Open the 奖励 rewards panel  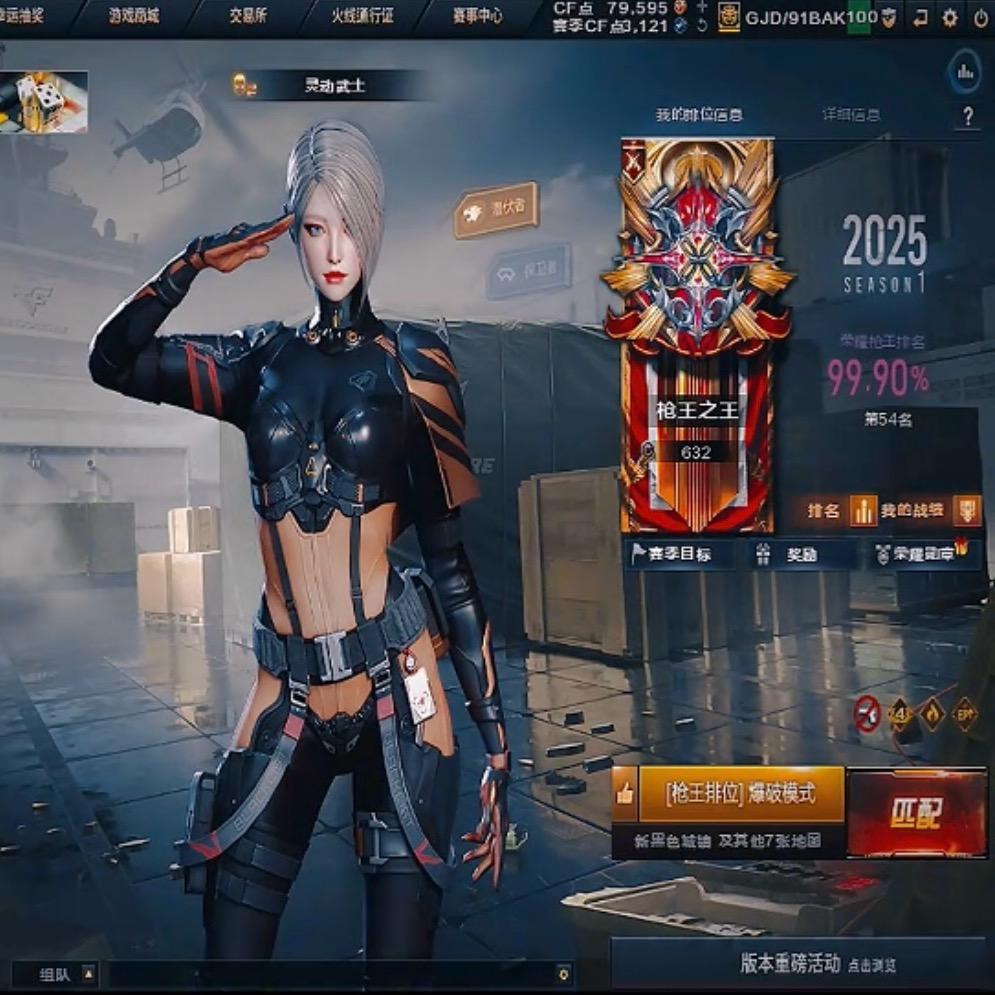click(x=800, y=554)
